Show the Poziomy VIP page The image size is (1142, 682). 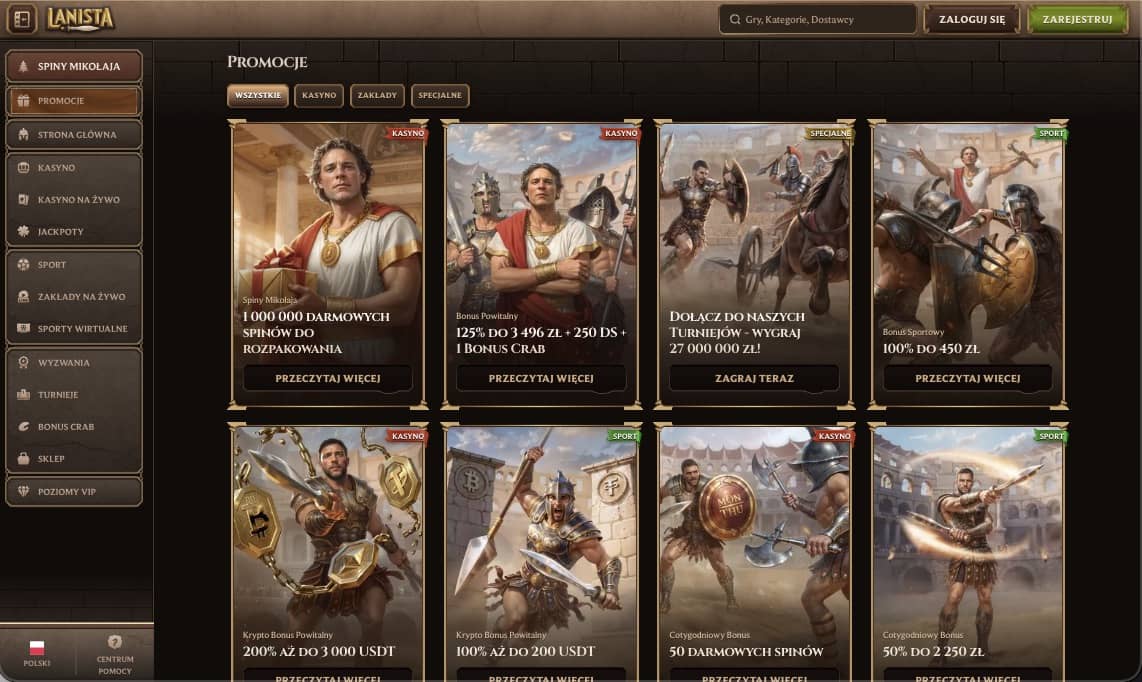pyautogui.click(x=74, y=491)
